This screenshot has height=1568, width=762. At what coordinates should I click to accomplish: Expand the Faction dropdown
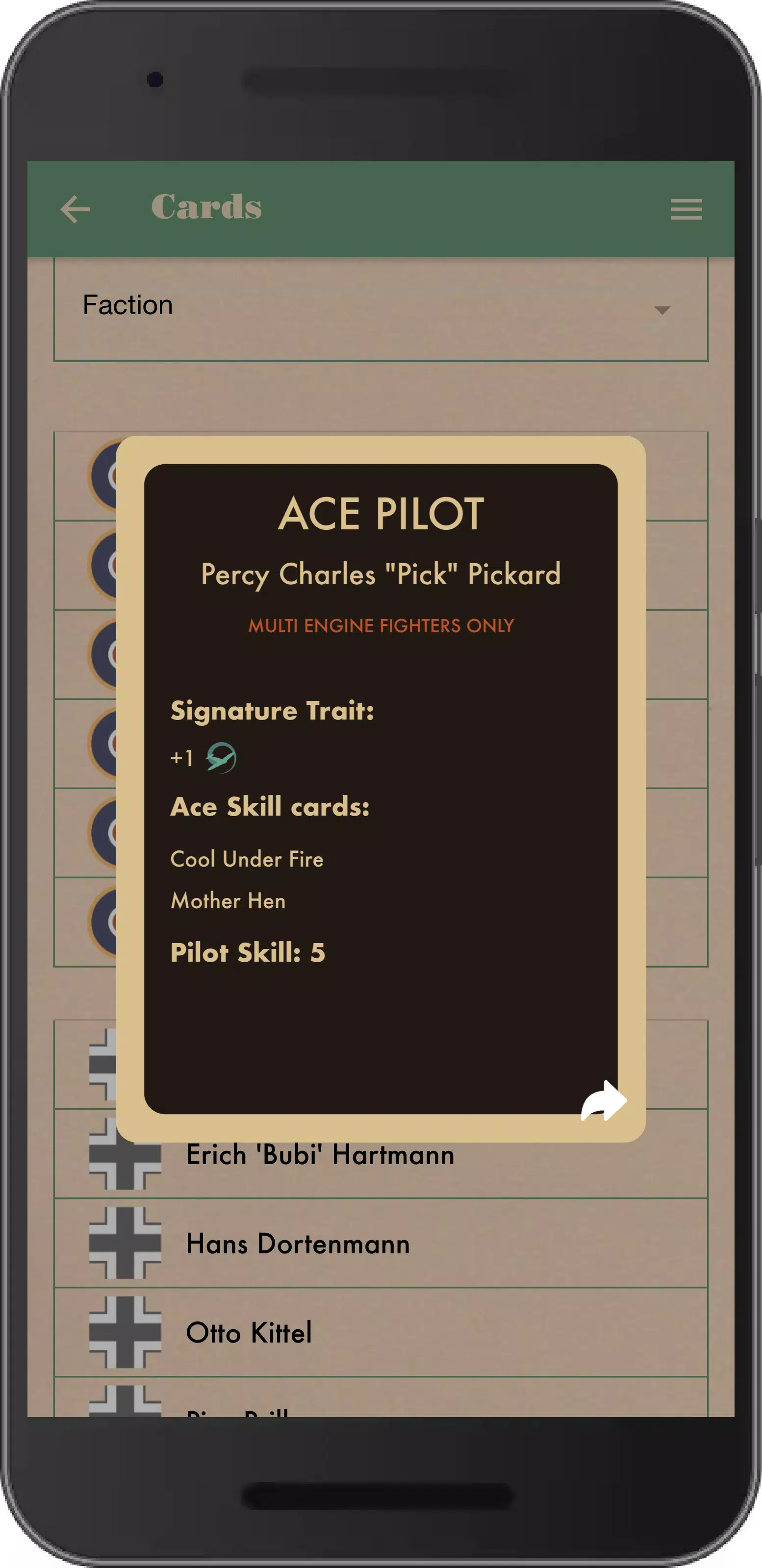point(381,309)
